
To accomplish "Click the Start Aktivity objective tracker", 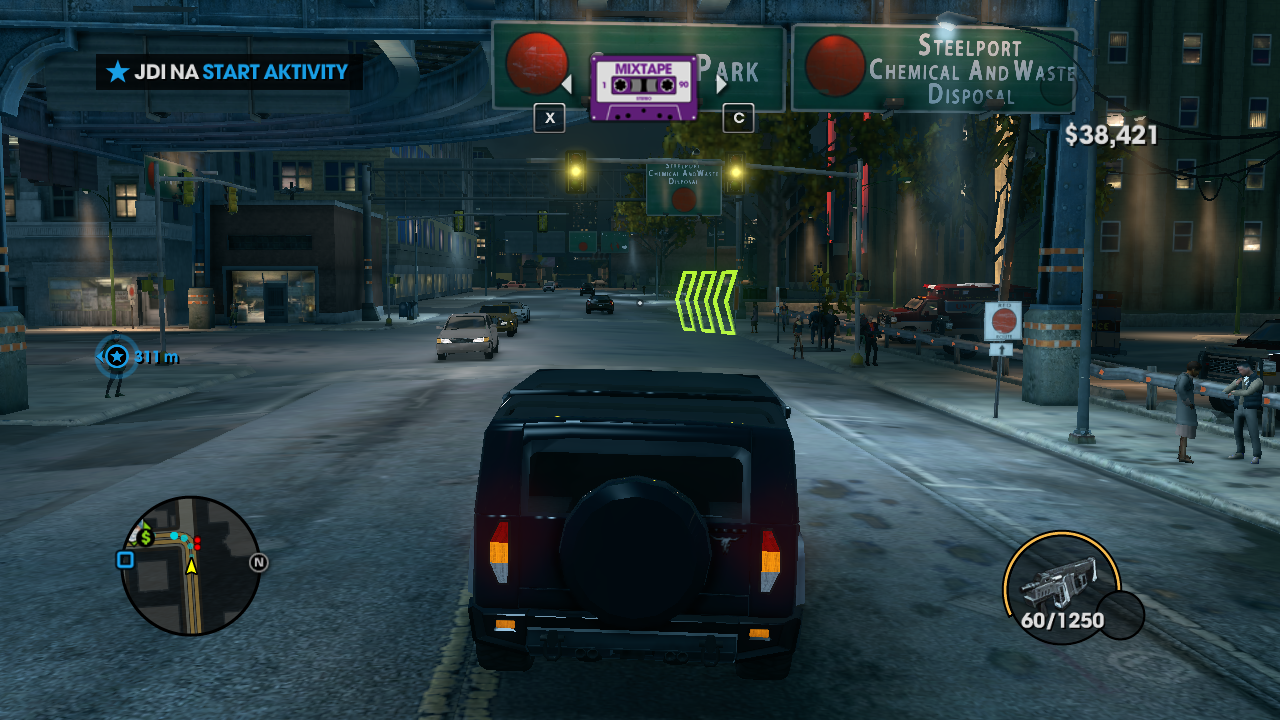I will pyautogui.click(x=229, y=72).
